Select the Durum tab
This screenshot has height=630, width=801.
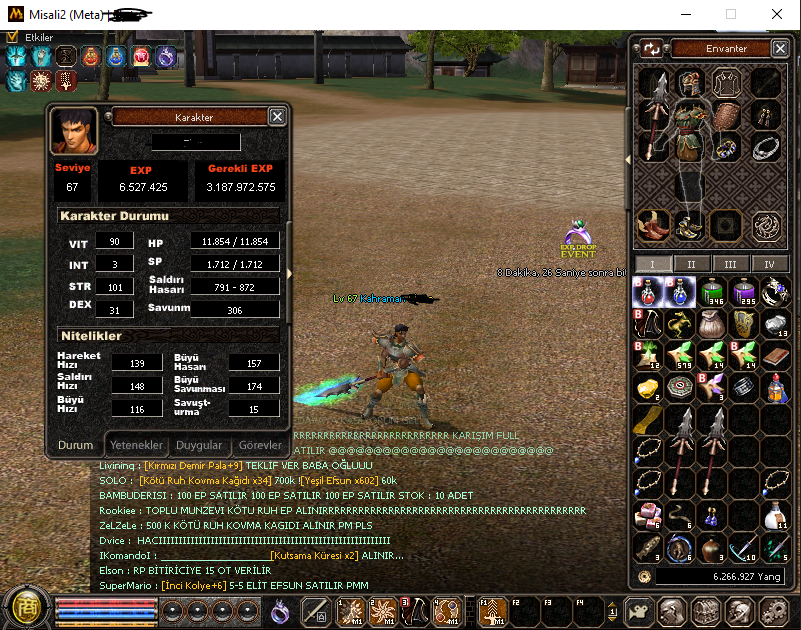(75, 445)
